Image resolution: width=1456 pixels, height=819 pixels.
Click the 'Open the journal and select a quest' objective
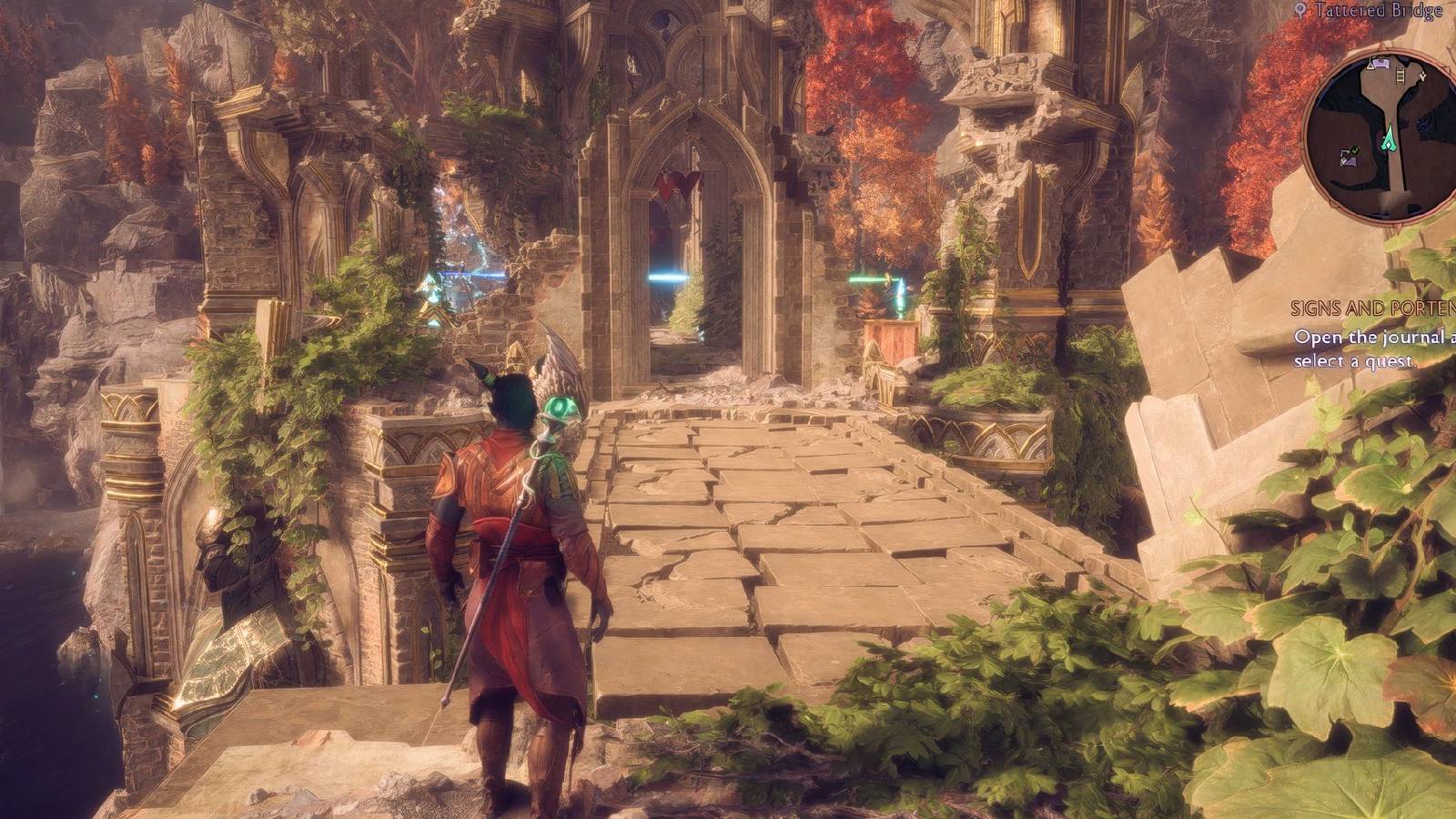[x=1374, y=350]
